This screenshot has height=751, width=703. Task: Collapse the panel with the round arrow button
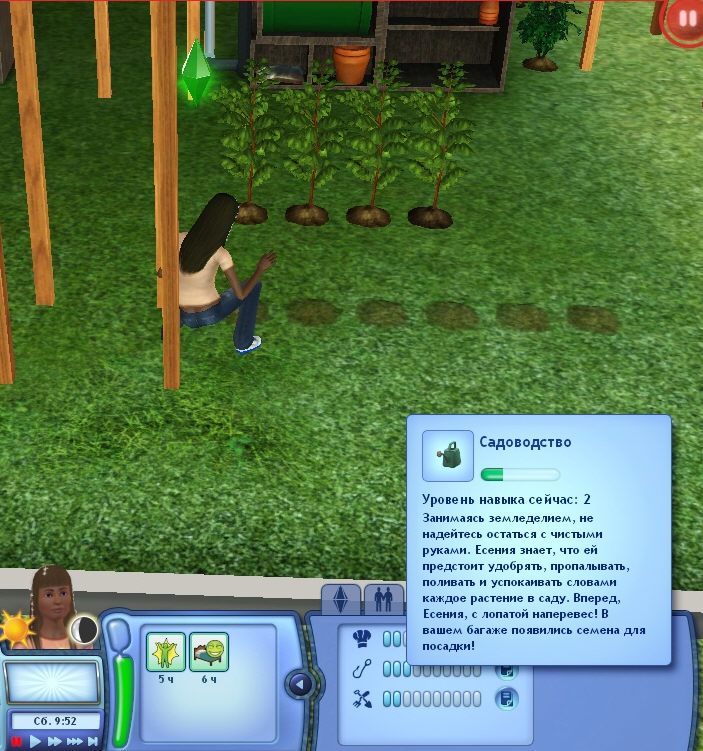click(x=299, y=685)
